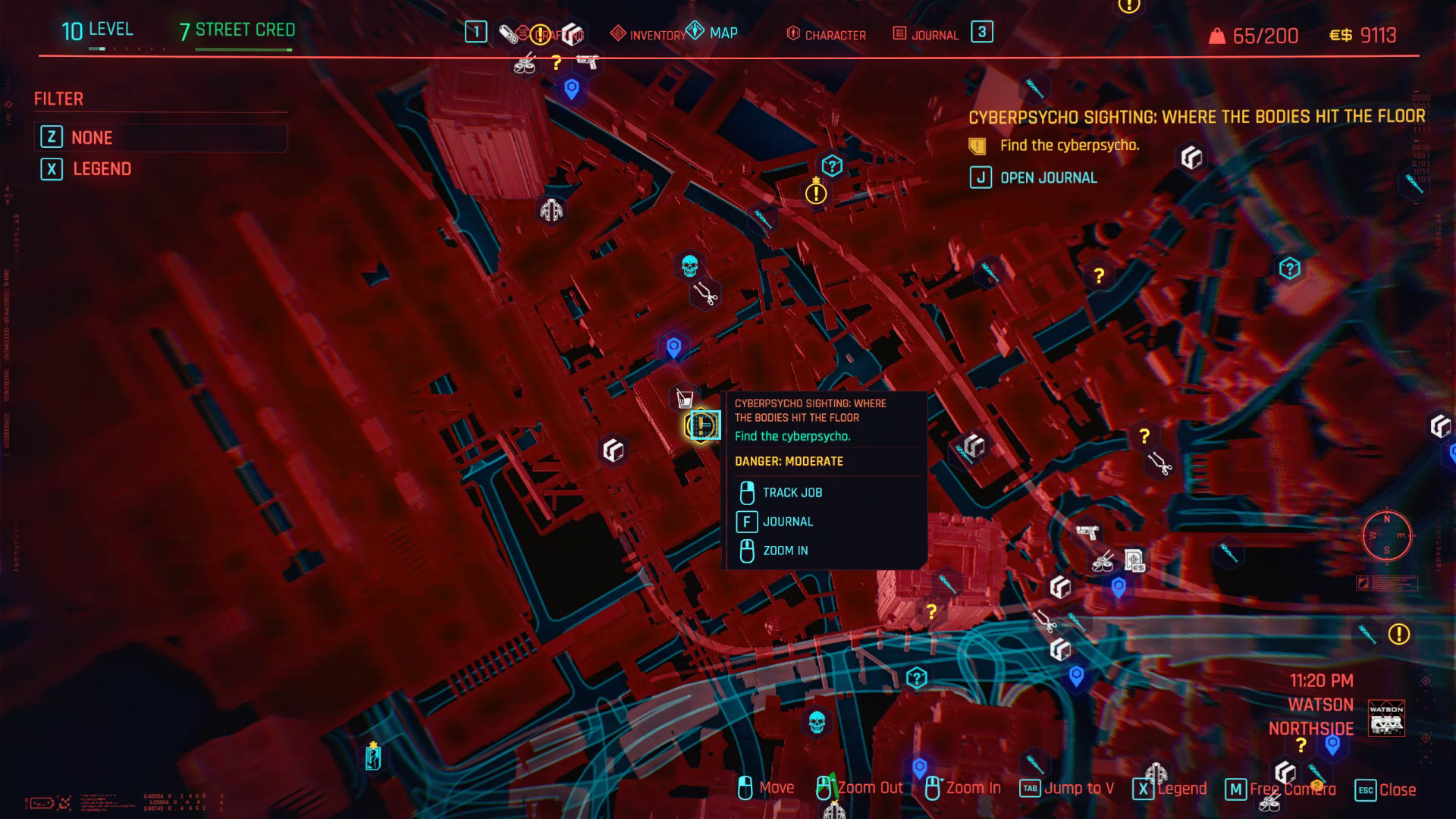Open Journal from the tracked quest panel
The width and height of the screenshot is (1456, 819).
click(1047, 178)
